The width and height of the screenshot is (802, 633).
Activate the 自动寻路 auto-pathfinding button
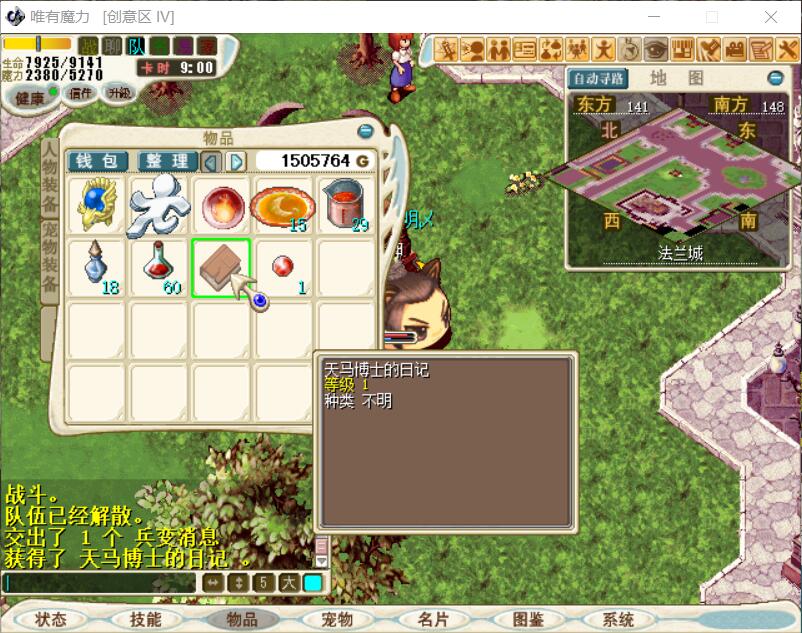point(597,78)
